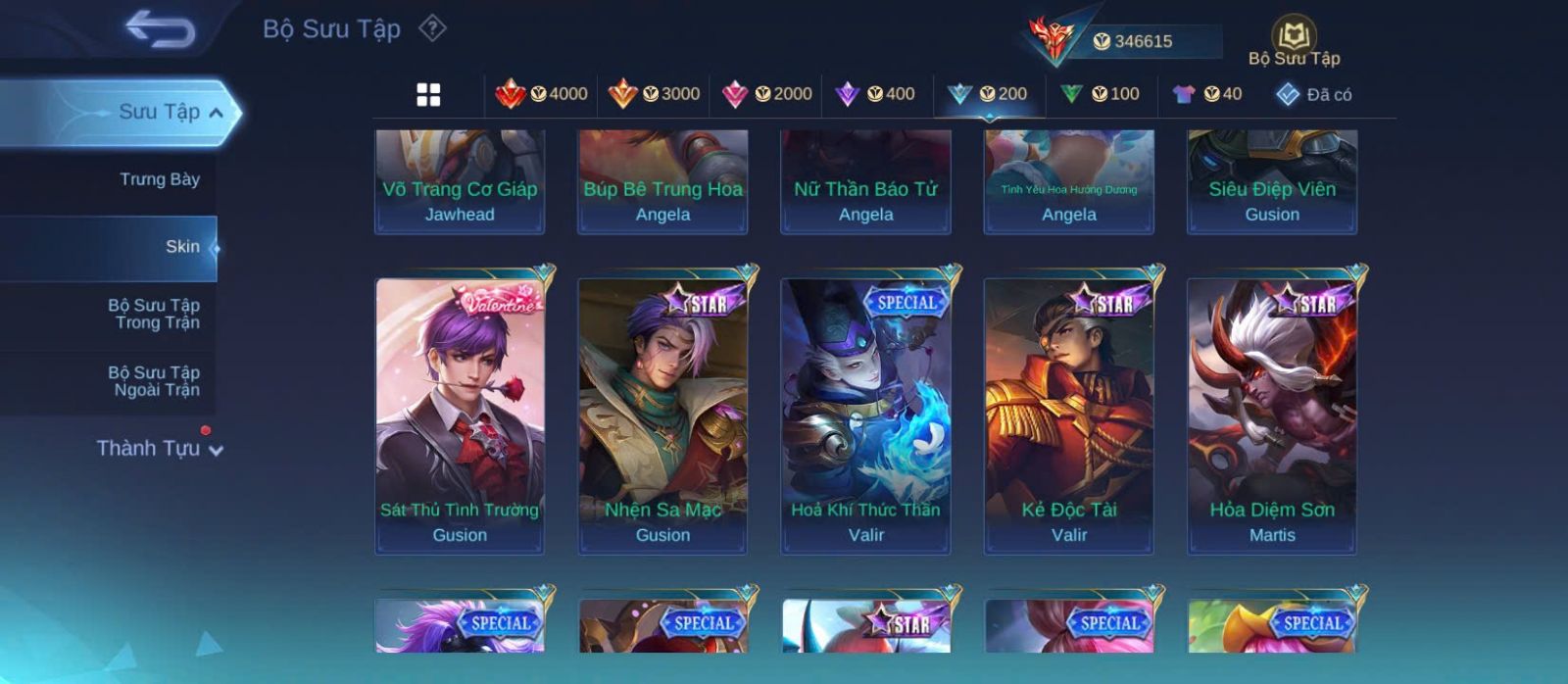
Task: Select the 100 points tier tab
Action: (1100, 94)
